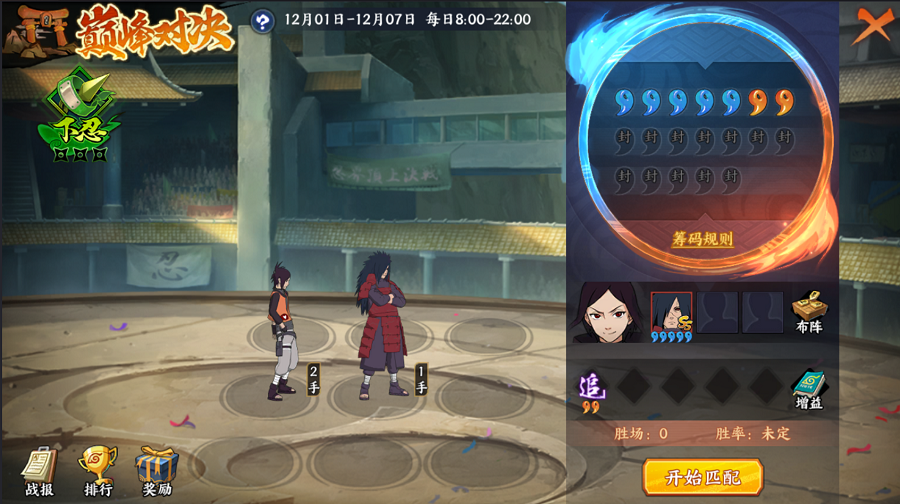Select the Madara ninja portrait slot
This screenshot has height=504, width=900.
[x=671, y=312]
